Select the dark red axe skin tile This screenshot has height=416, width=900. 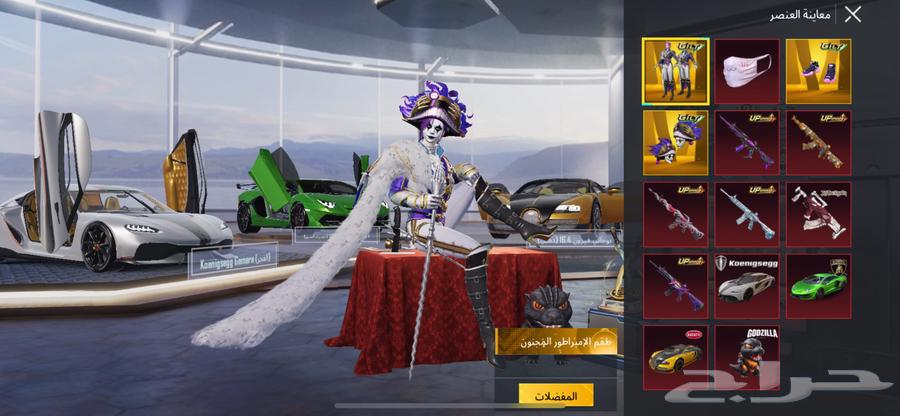818,214
